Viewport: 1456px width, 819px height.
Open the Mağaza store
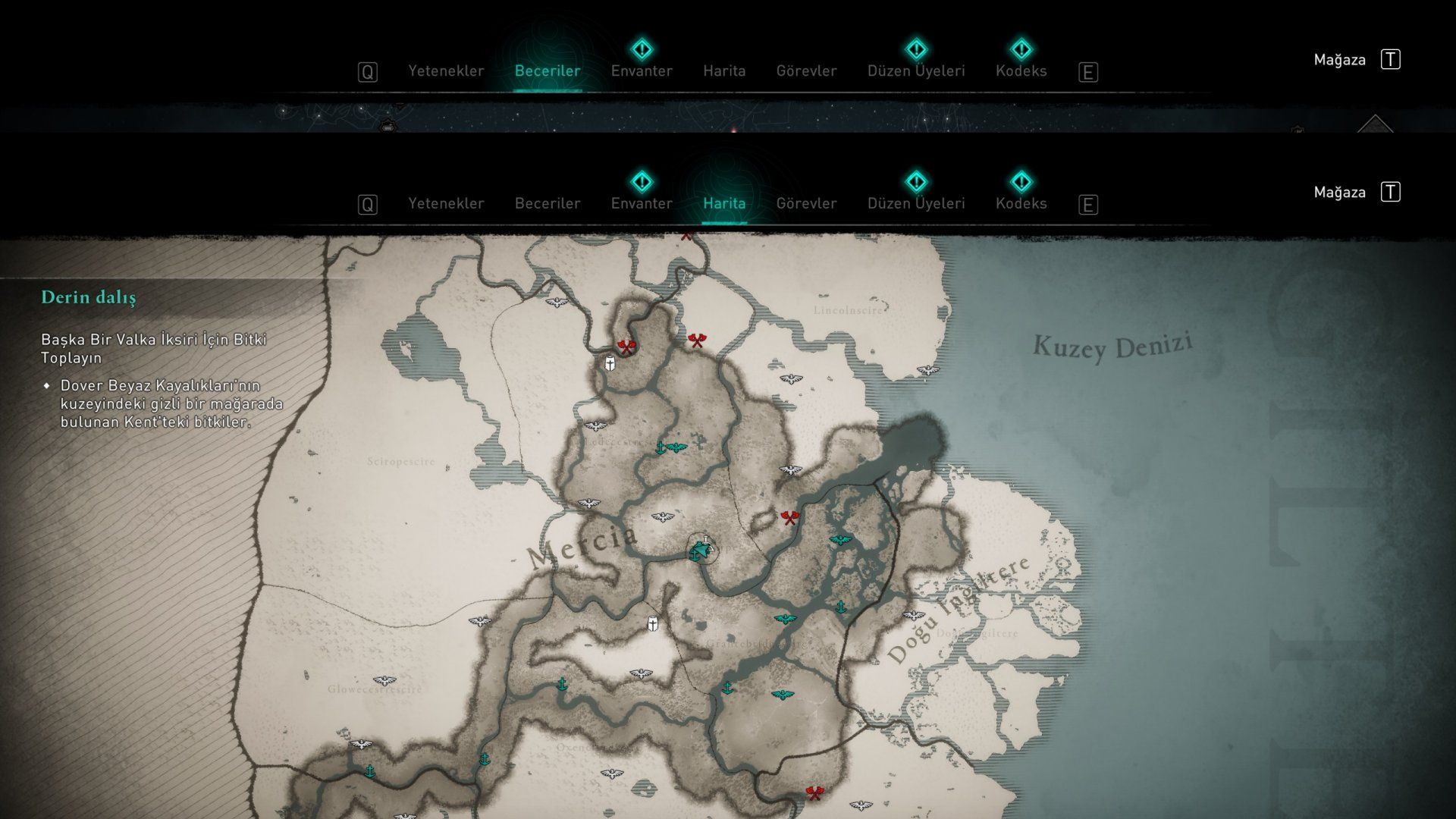point(1339,192)
